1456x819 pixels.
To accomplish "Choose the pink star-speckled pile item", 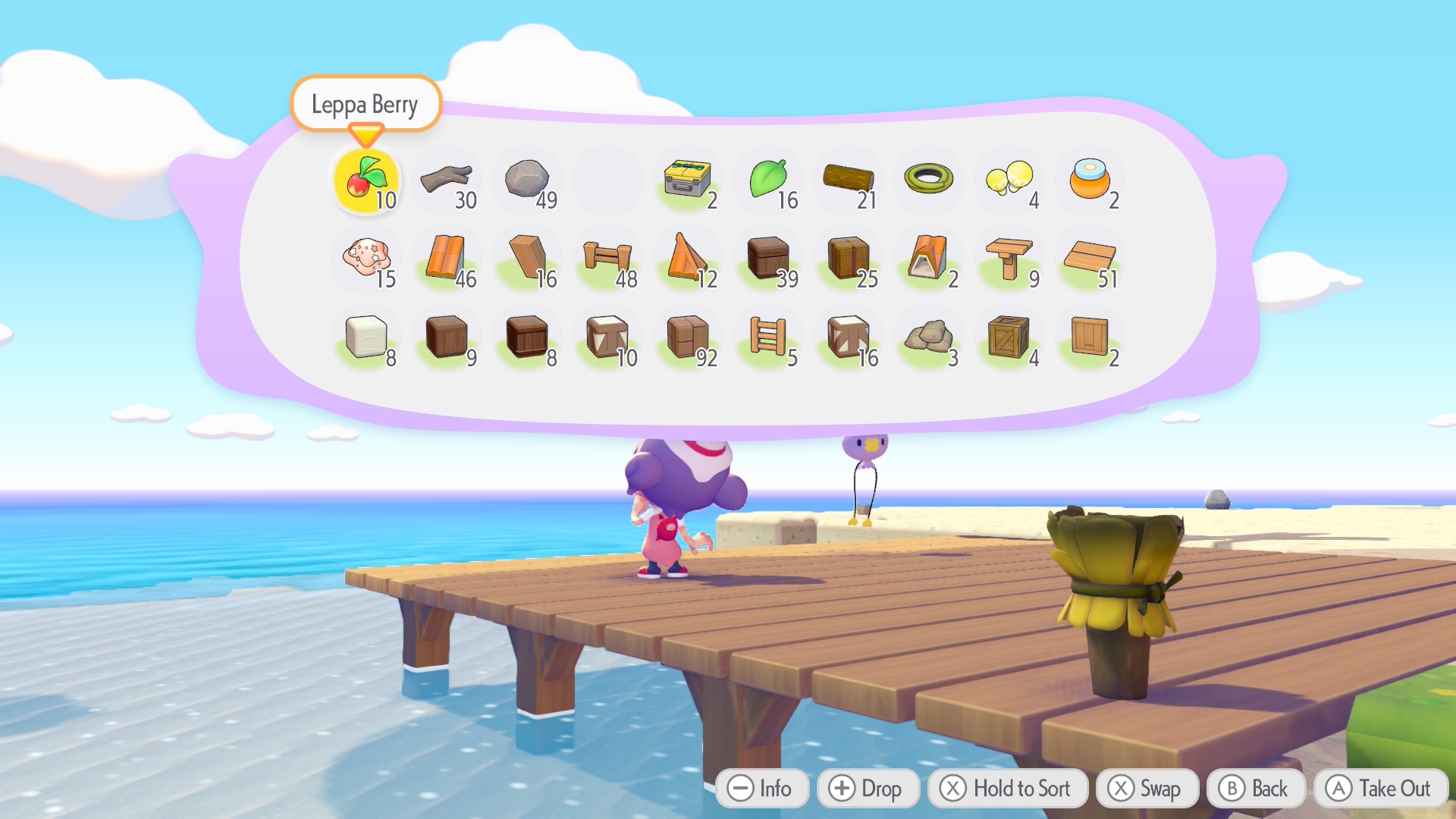I will (x=367, y=259).
